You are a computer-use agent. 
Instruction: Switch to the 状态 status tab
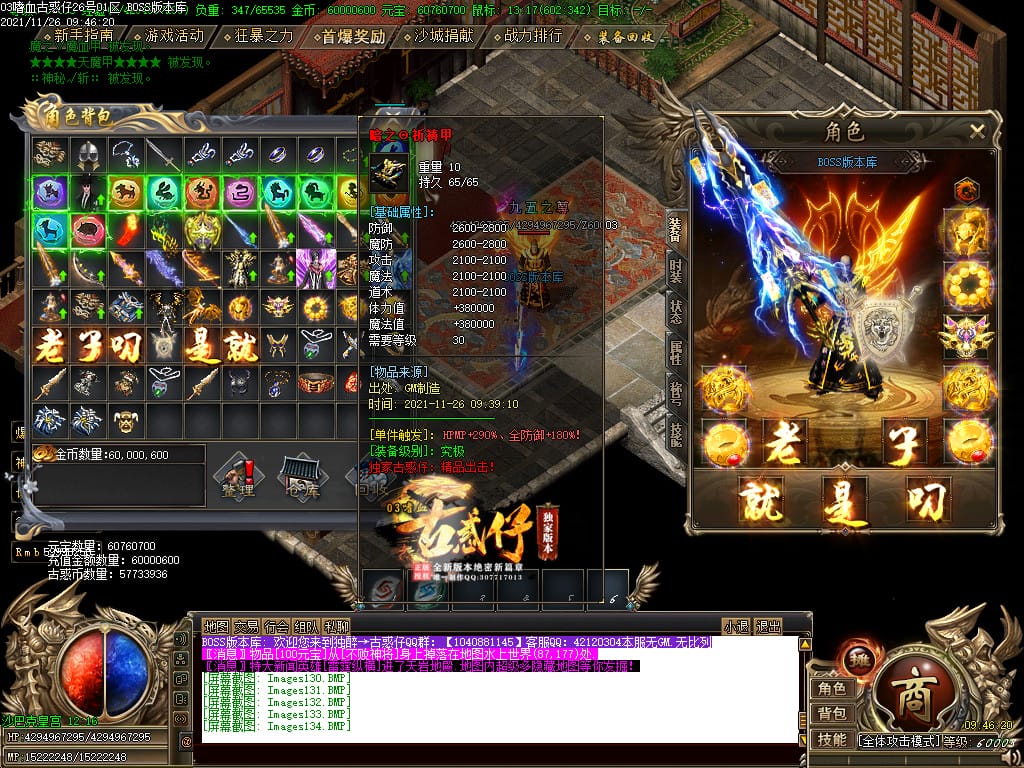[676, 310]
